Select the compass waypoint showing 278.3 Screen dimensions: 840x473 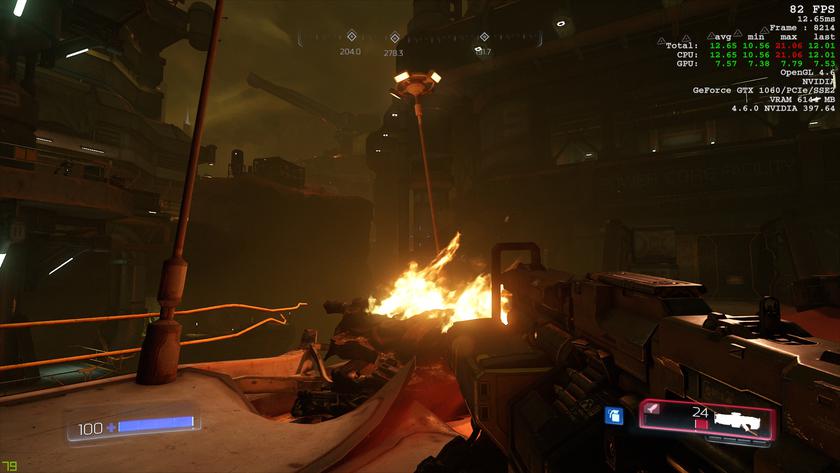point(394,38)
